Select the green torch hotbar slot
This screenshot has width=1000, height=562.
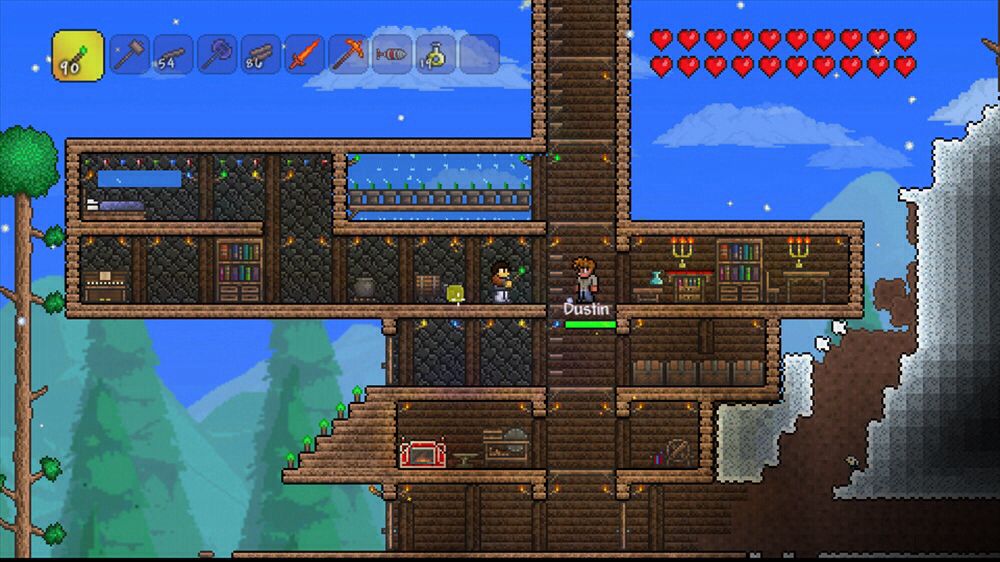point(78,55)
